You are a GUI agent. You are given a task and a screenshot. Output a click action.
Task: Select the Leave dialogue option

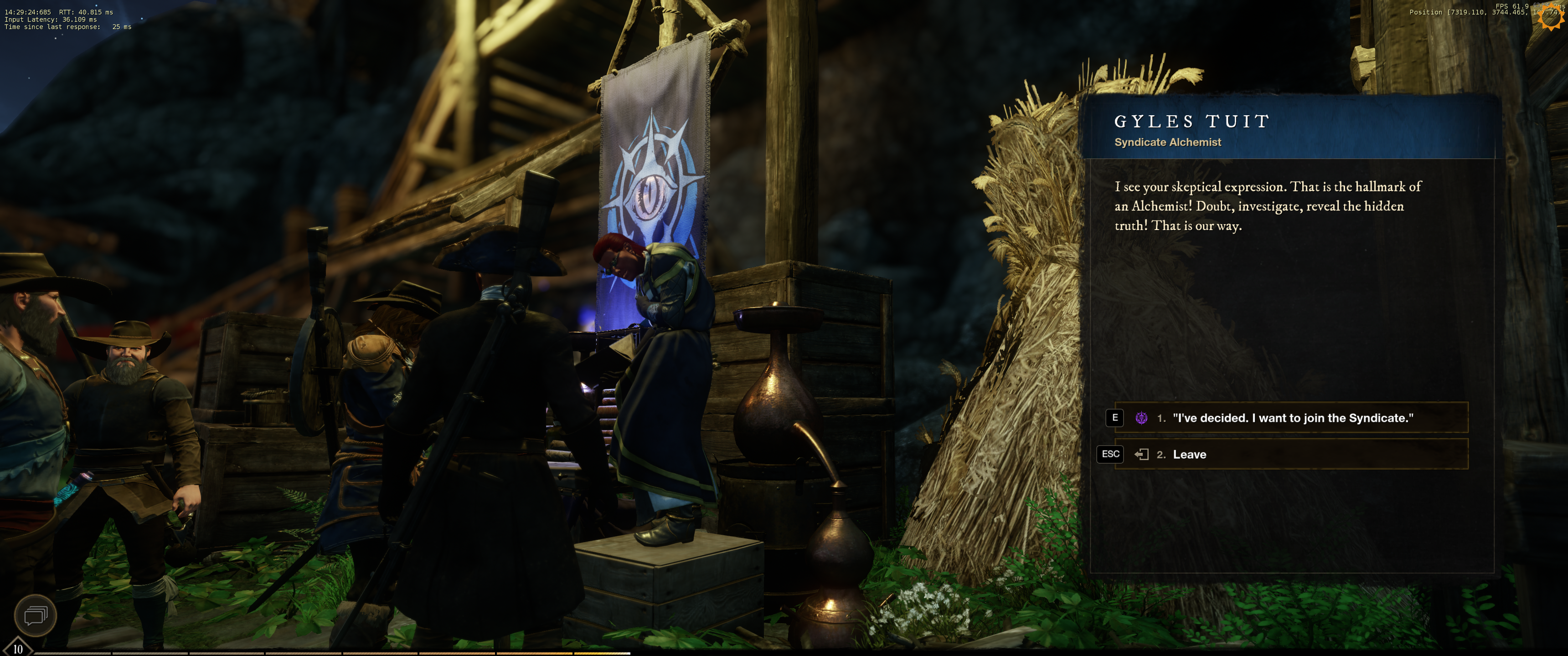click(x=1292, y=455)
